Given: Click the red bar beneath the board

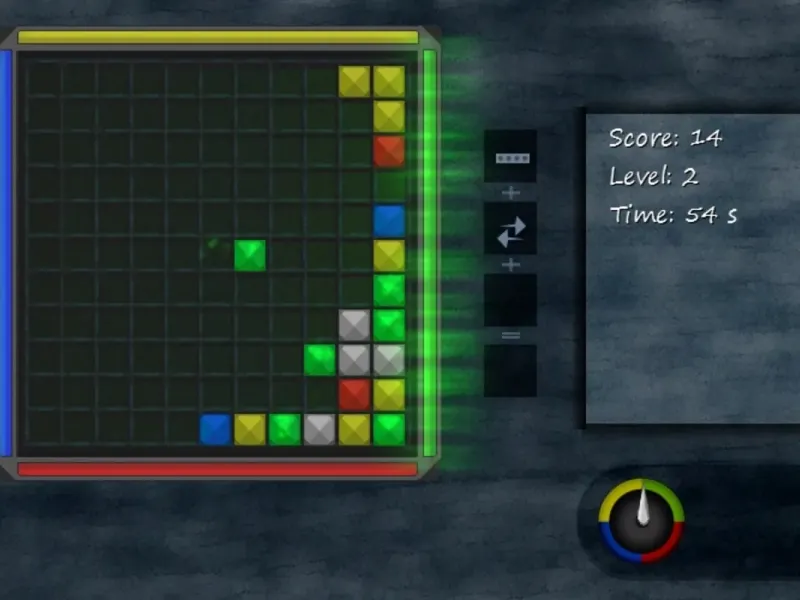Looking at the screenshot, I should (218, 469).
